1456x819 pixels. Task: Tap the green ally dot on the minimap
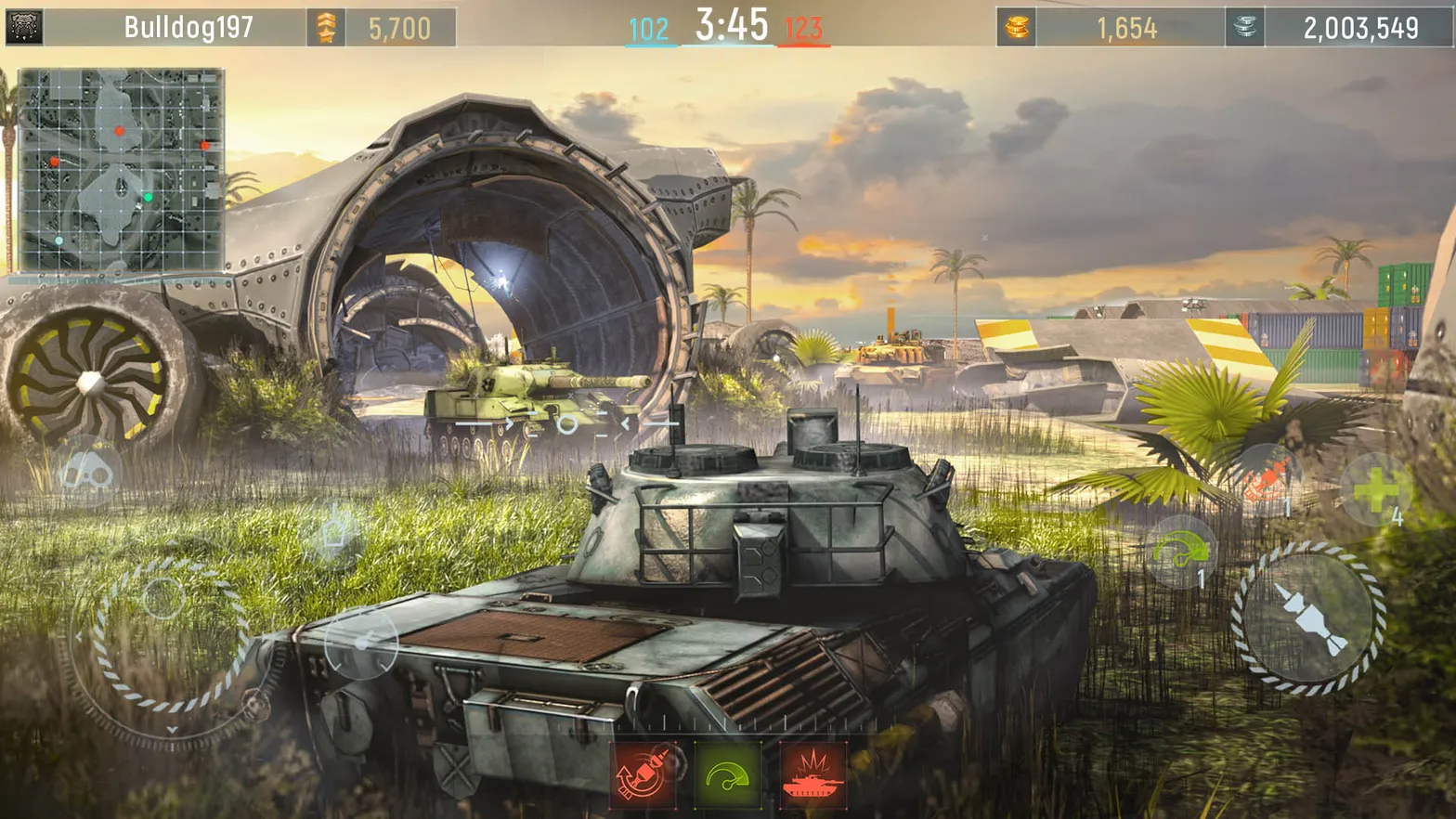(x=147, y=196)
